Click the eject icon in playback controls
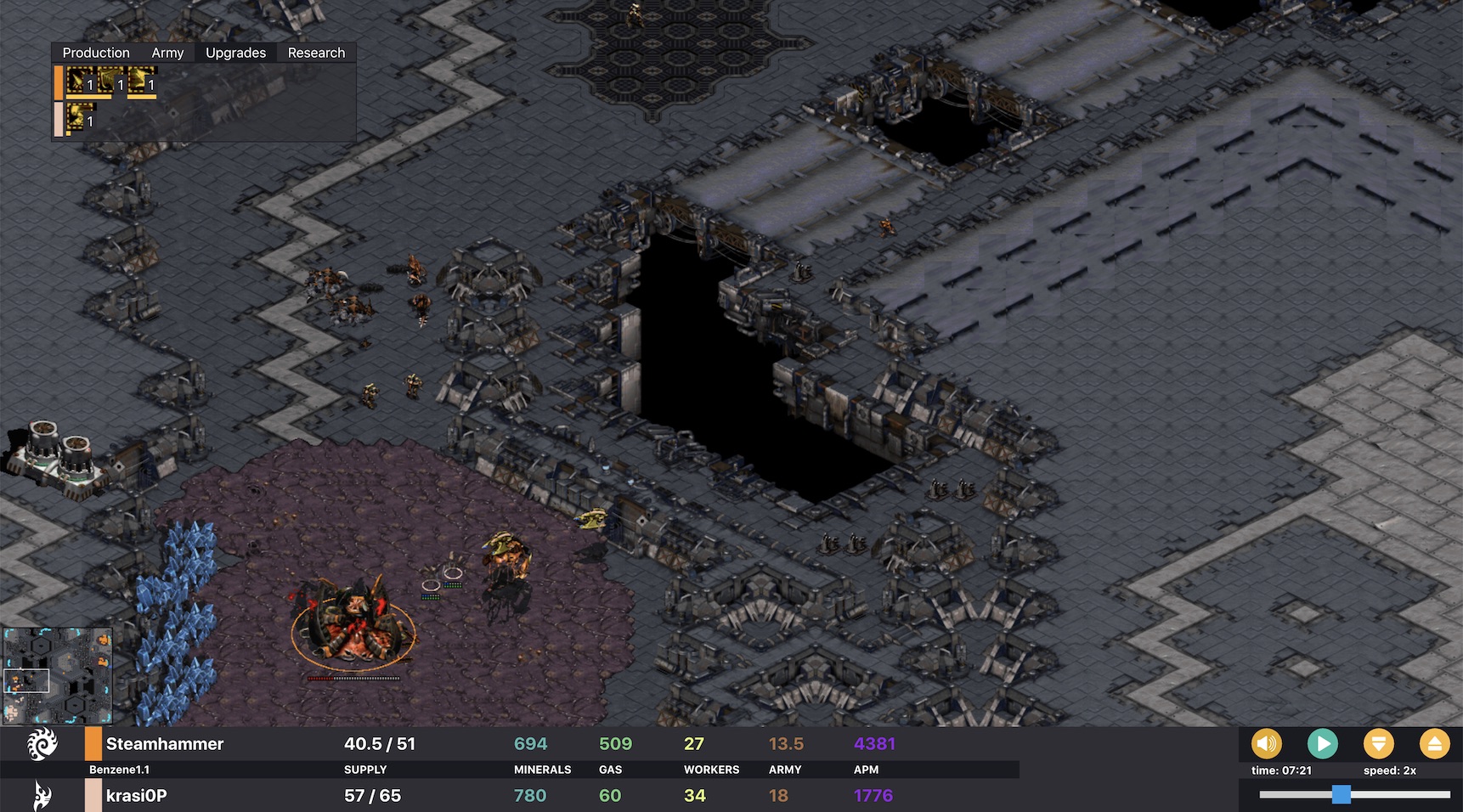The height and width of the screenshot is (812, 1463). click(1436, 743)
